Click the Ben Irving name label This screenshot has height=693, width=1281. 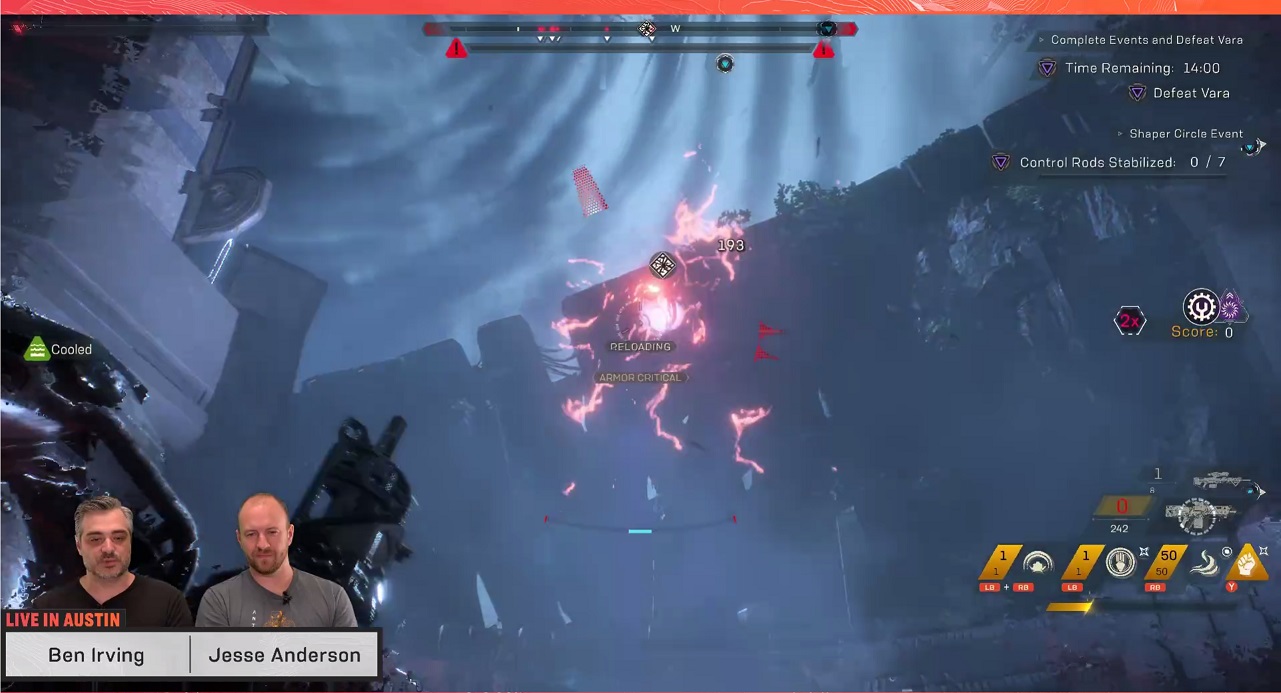(96, 656)
